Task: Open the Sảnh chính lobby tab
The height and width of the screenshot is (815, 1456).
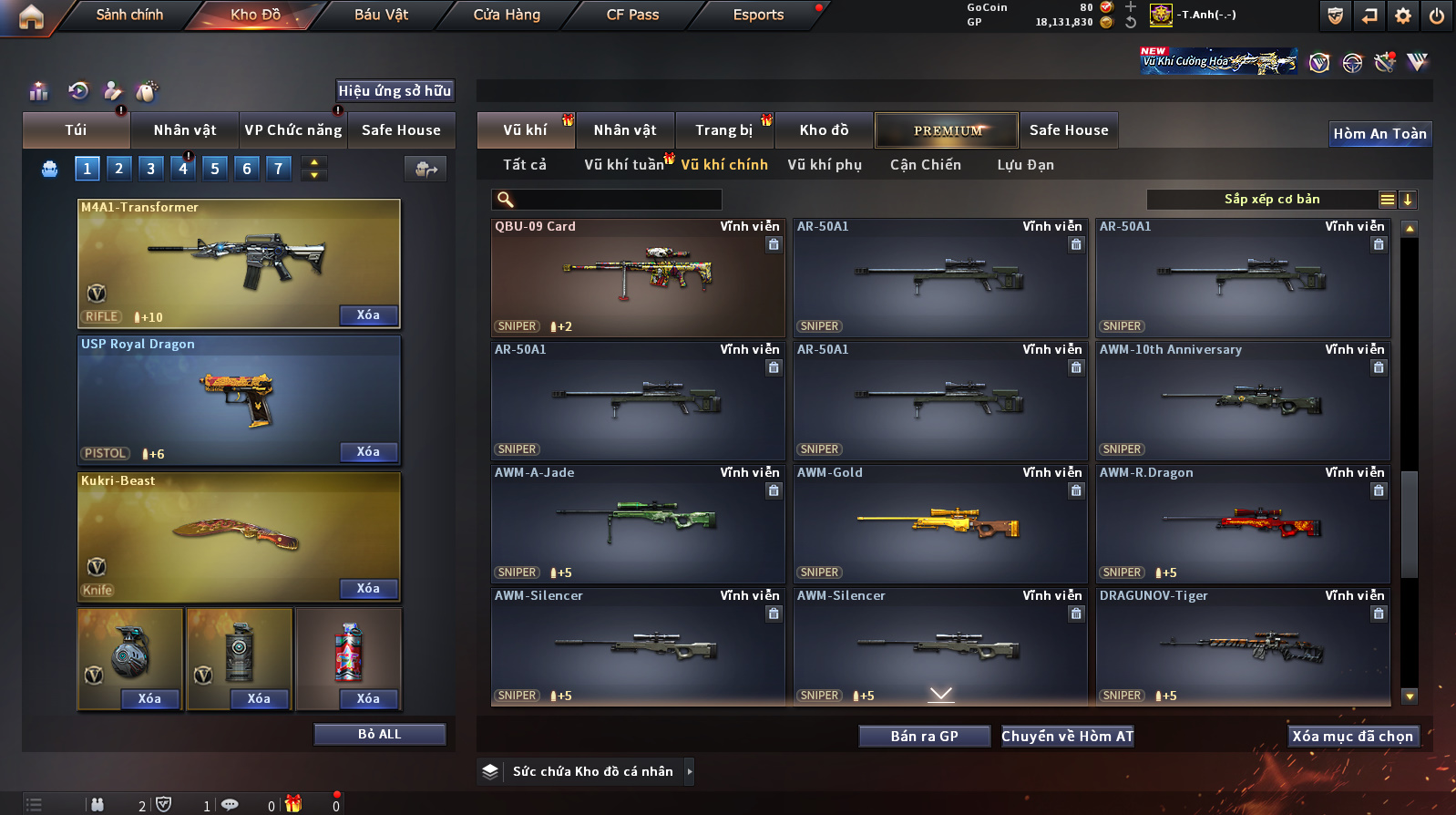Action: (x=129, y=15)
